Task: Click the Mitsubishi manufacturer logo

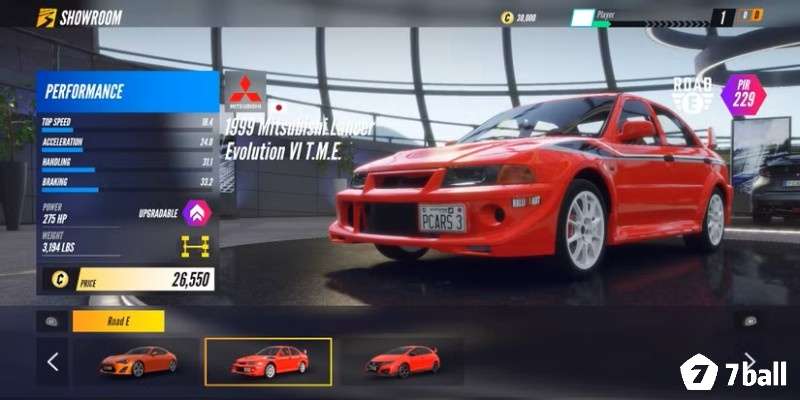Action: 245,91
